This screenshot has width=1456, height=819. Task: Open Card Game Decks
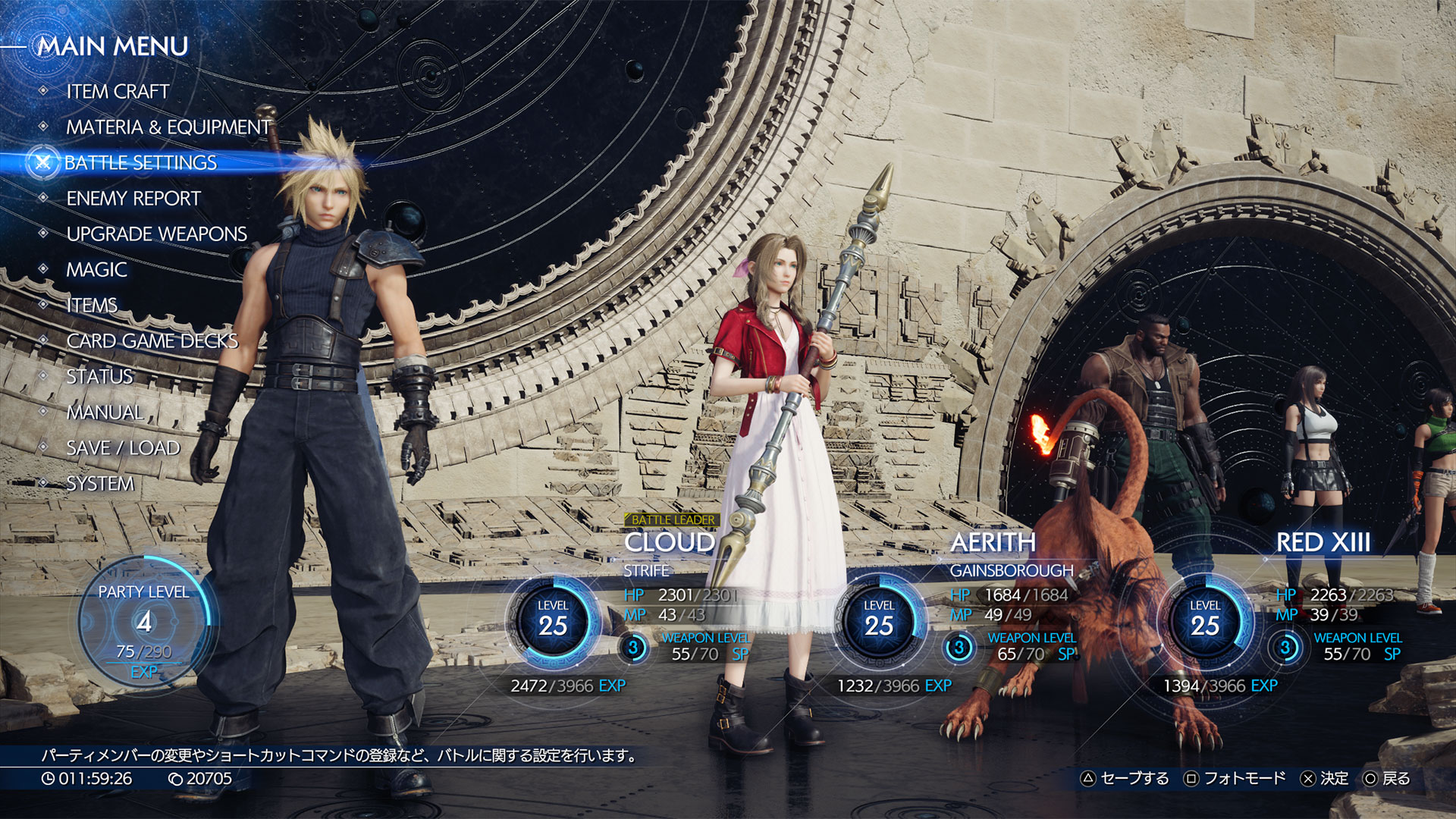point(152,341)
